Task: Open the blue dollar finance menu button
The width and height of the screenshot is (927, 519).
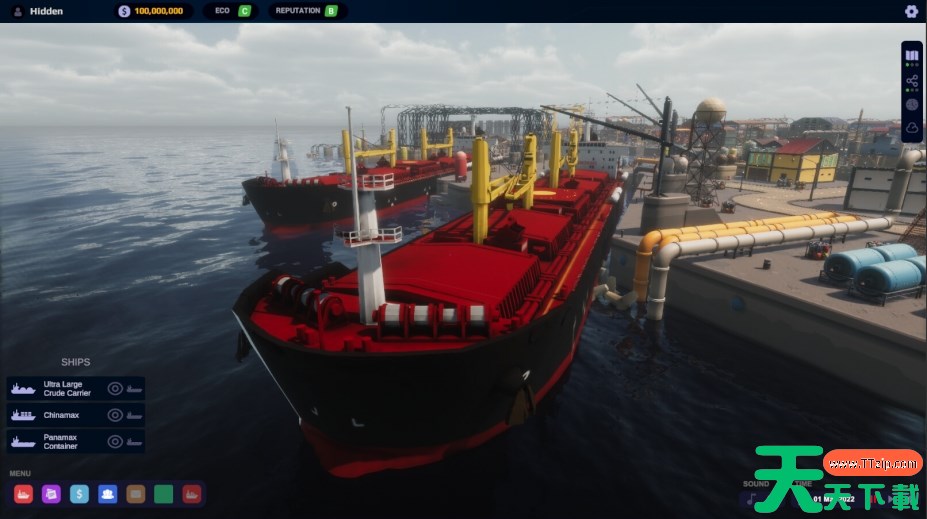Action: coord(80,493)
